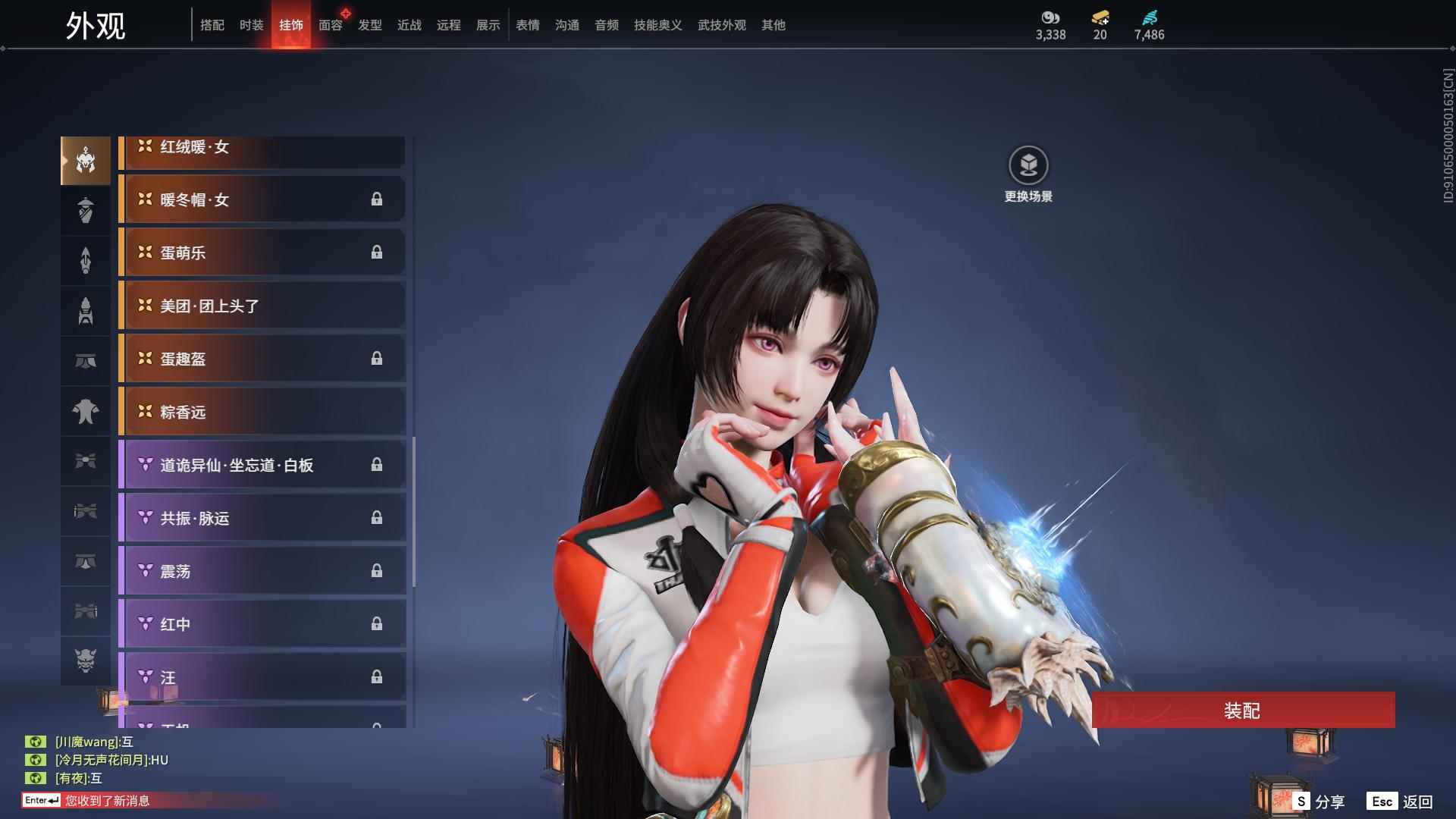
Task: Select the 表情 emote tab
Action: coord(527,25)
